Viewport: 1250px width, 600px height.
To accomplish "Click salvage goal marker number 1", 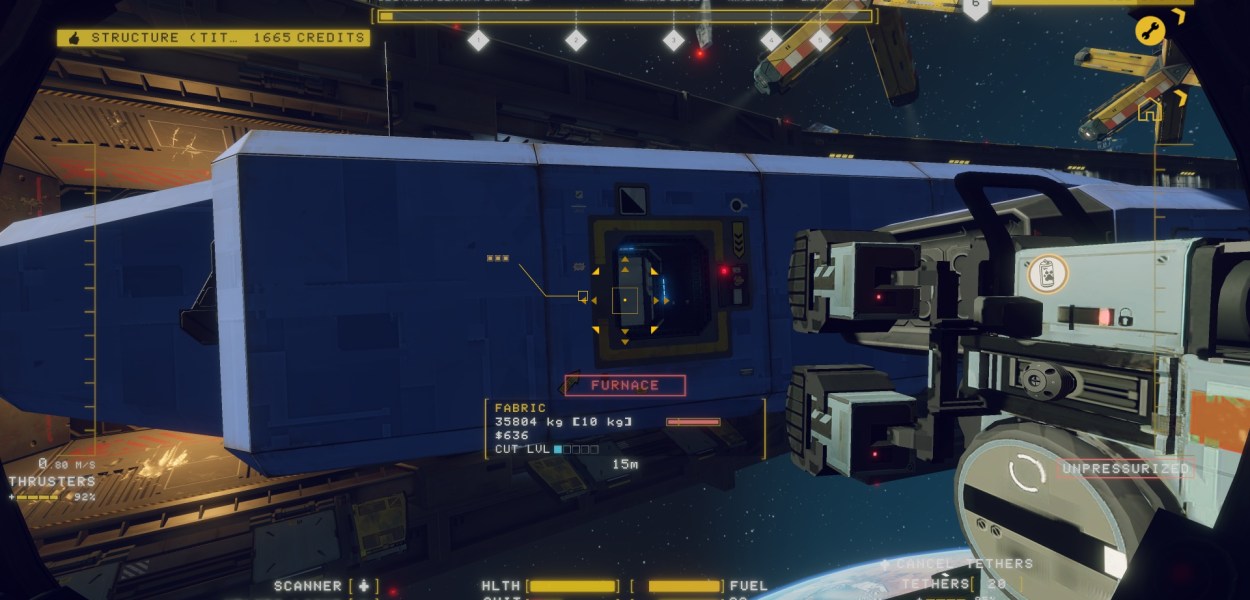I will (478, 40).
